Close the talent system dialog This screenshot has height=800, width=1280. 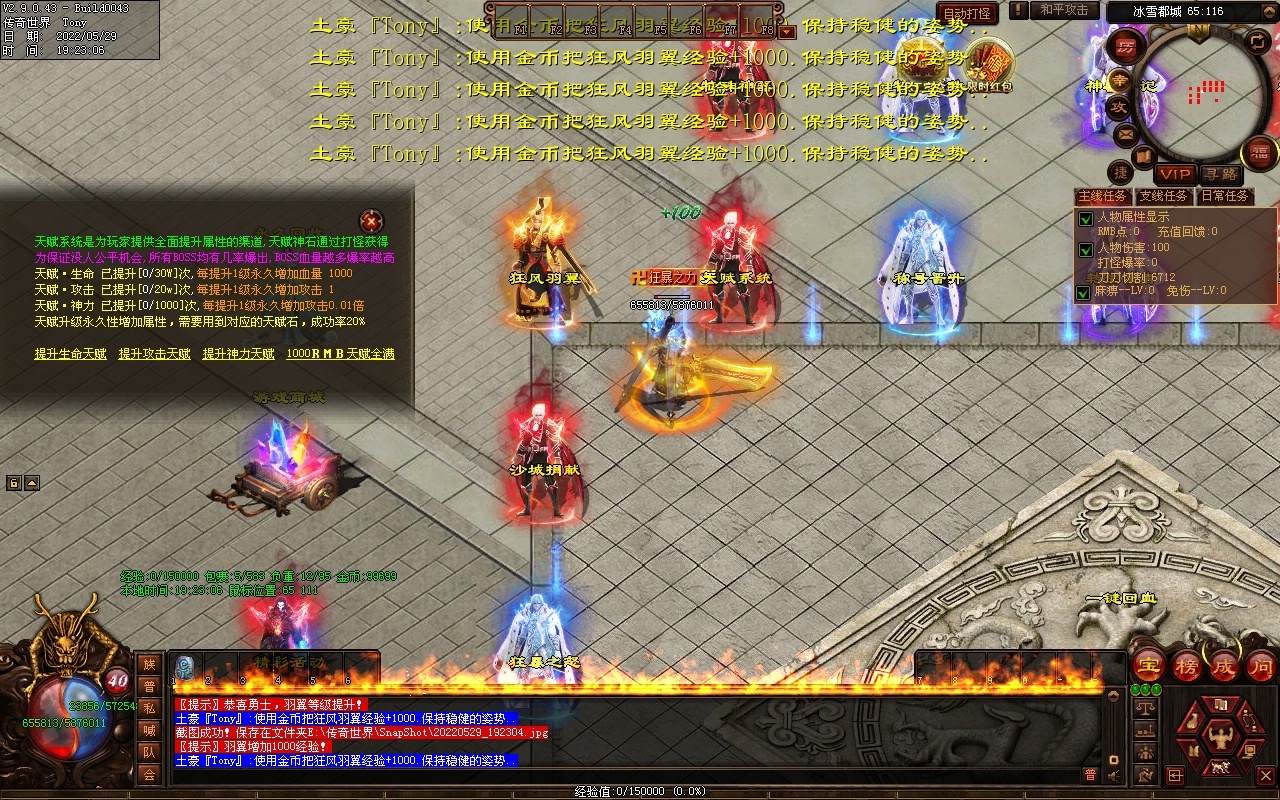(x=371, y=220)
